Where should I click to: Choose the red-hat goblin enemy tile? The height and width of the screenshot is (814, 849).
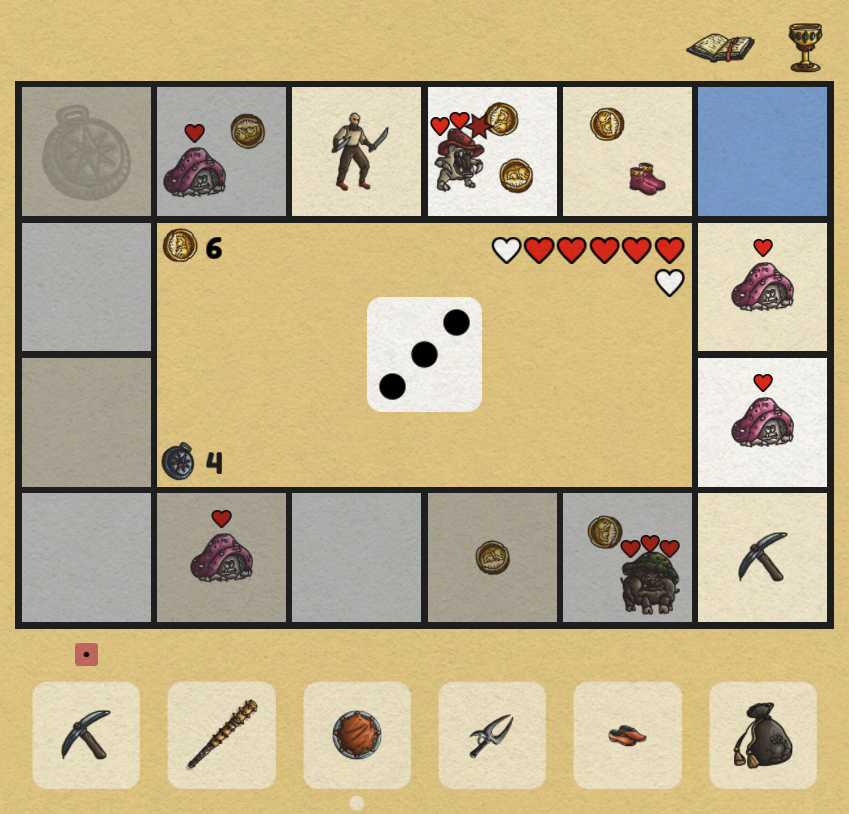point(492,151)
